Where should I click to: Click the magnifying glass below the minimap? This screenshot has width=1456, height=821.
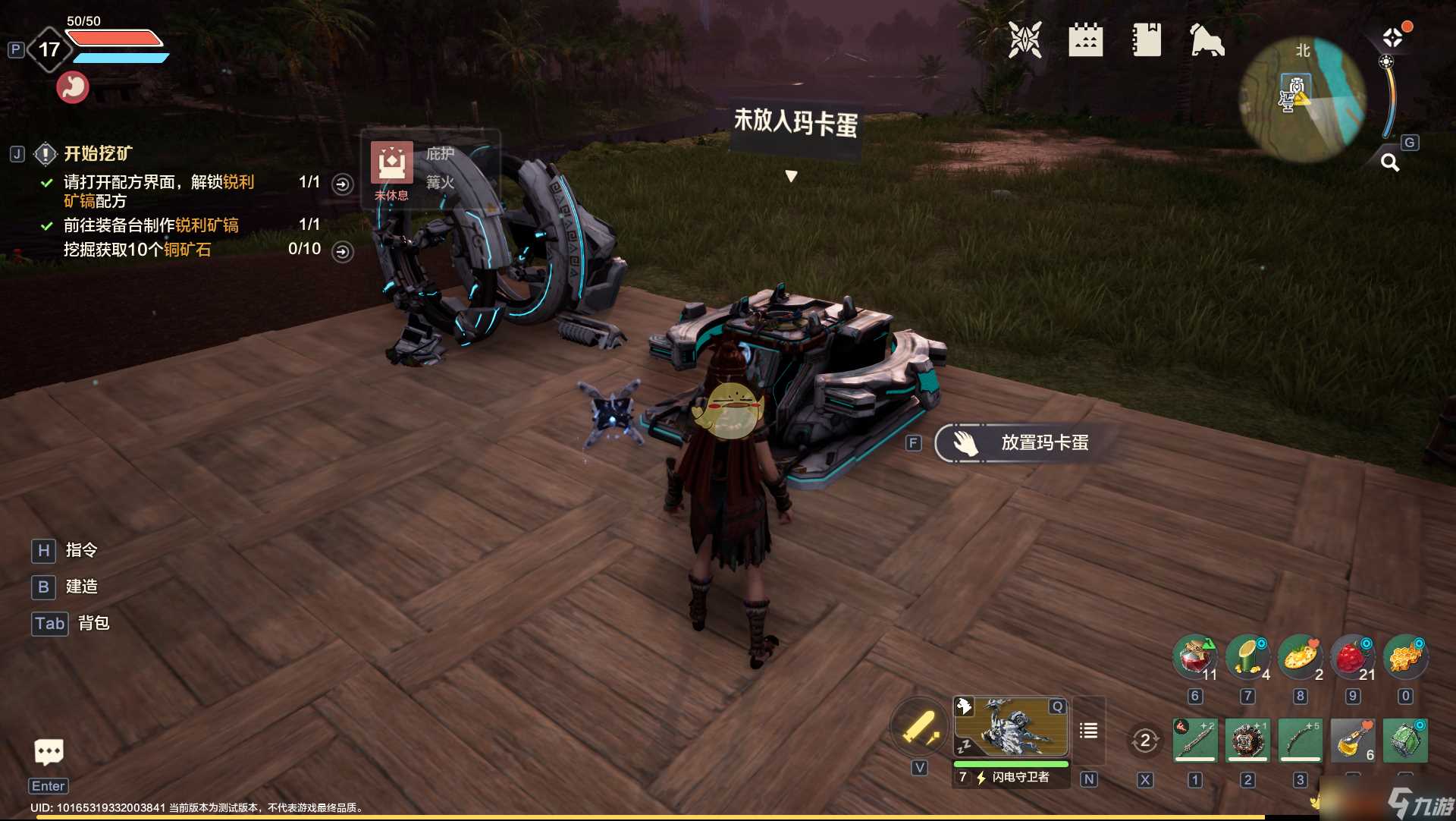(1389, 162)
